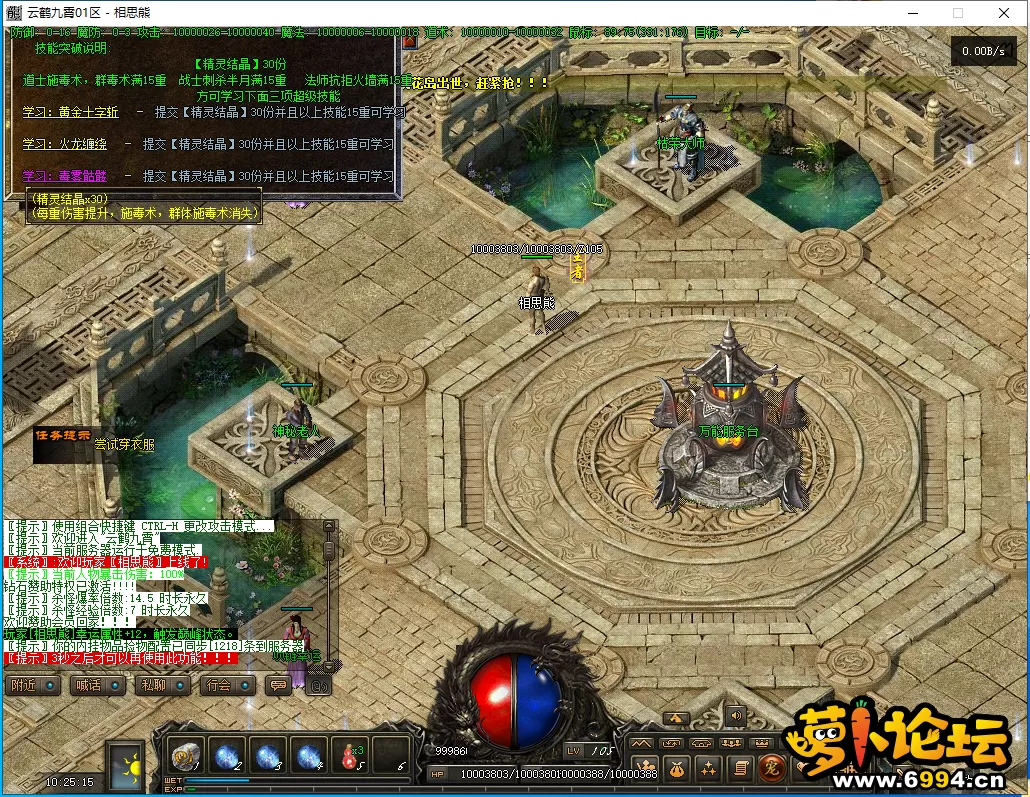Screen dimensions: 1030x797
Task: Open the scroll document icon
Action: [x=739, y=768]
